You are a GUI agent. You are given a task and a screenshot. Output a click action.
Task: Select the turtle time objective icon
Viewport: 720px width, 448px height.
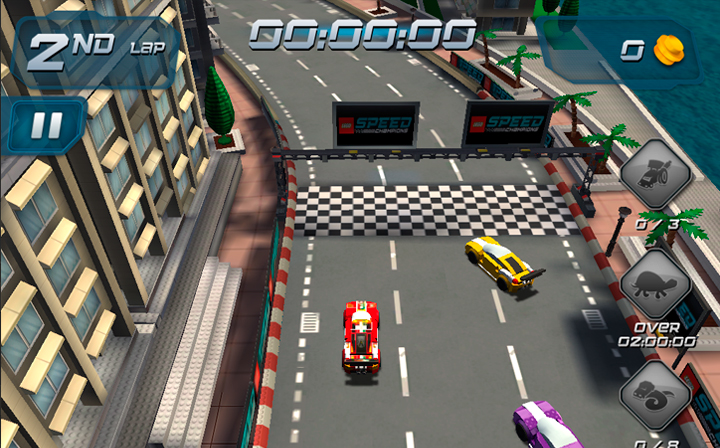point(656,284)
